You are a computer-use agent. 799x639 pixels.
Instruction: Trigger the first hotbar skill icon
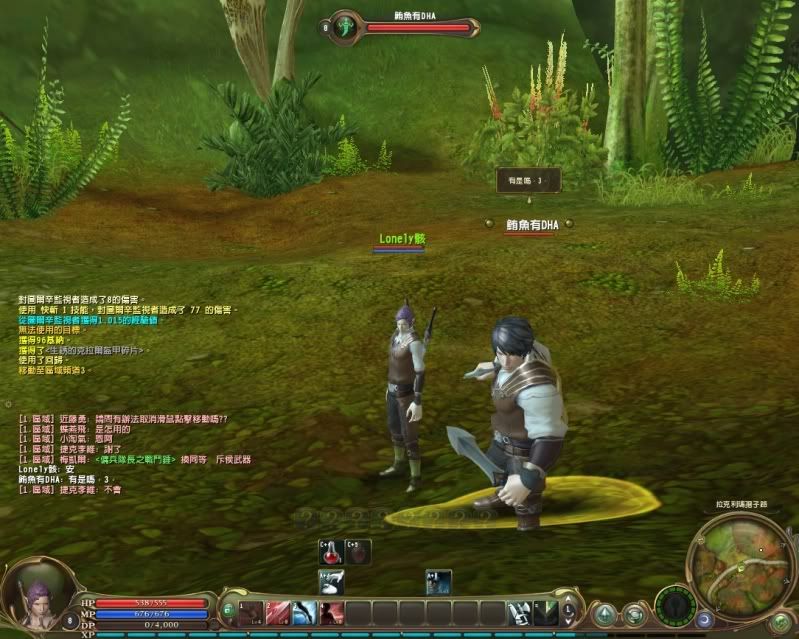click(x=252, y=613)
